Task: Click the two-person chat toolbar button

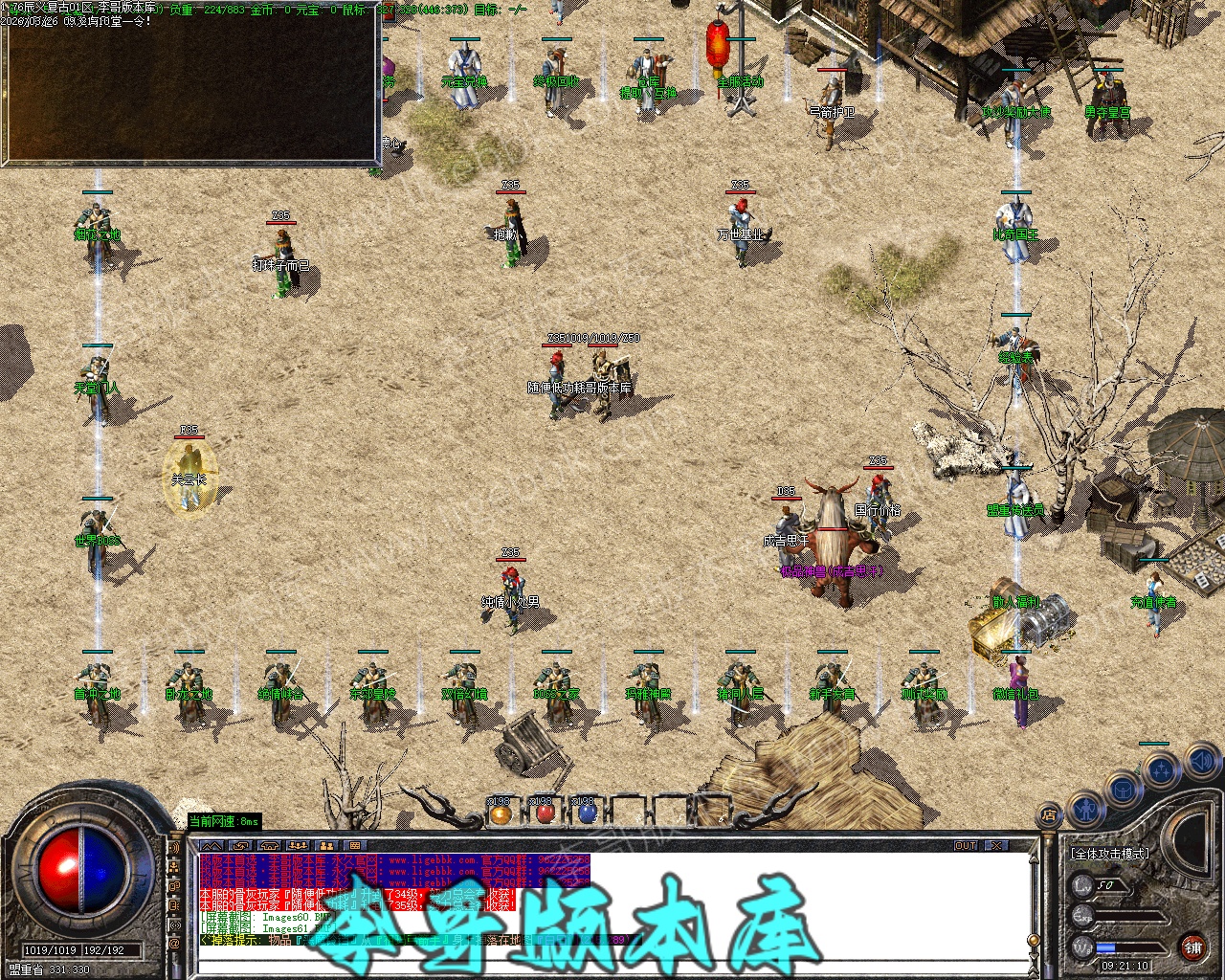Action: [x=326, y=846]
